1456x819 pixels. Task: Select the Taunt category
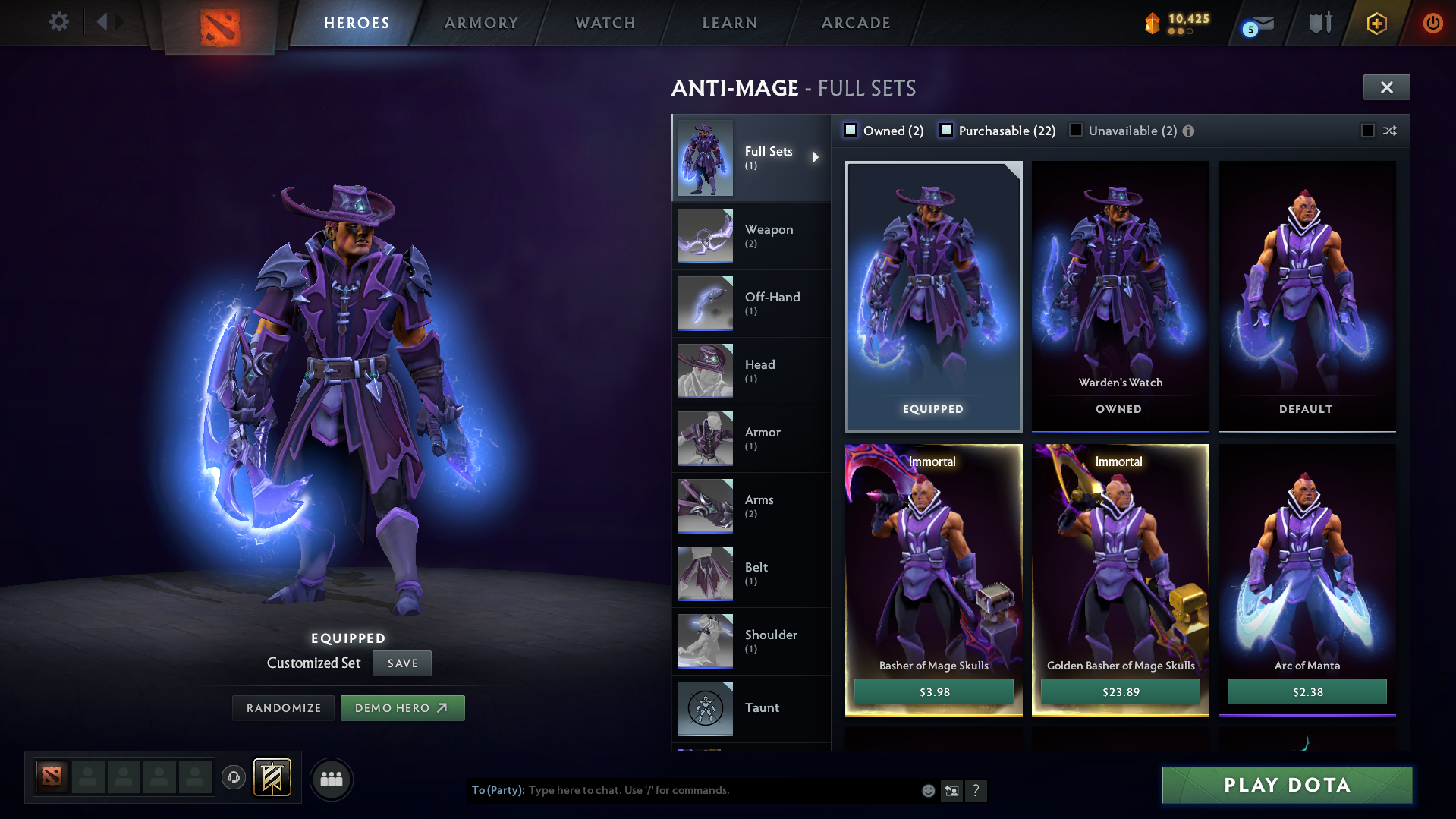(x=751, y=708)
